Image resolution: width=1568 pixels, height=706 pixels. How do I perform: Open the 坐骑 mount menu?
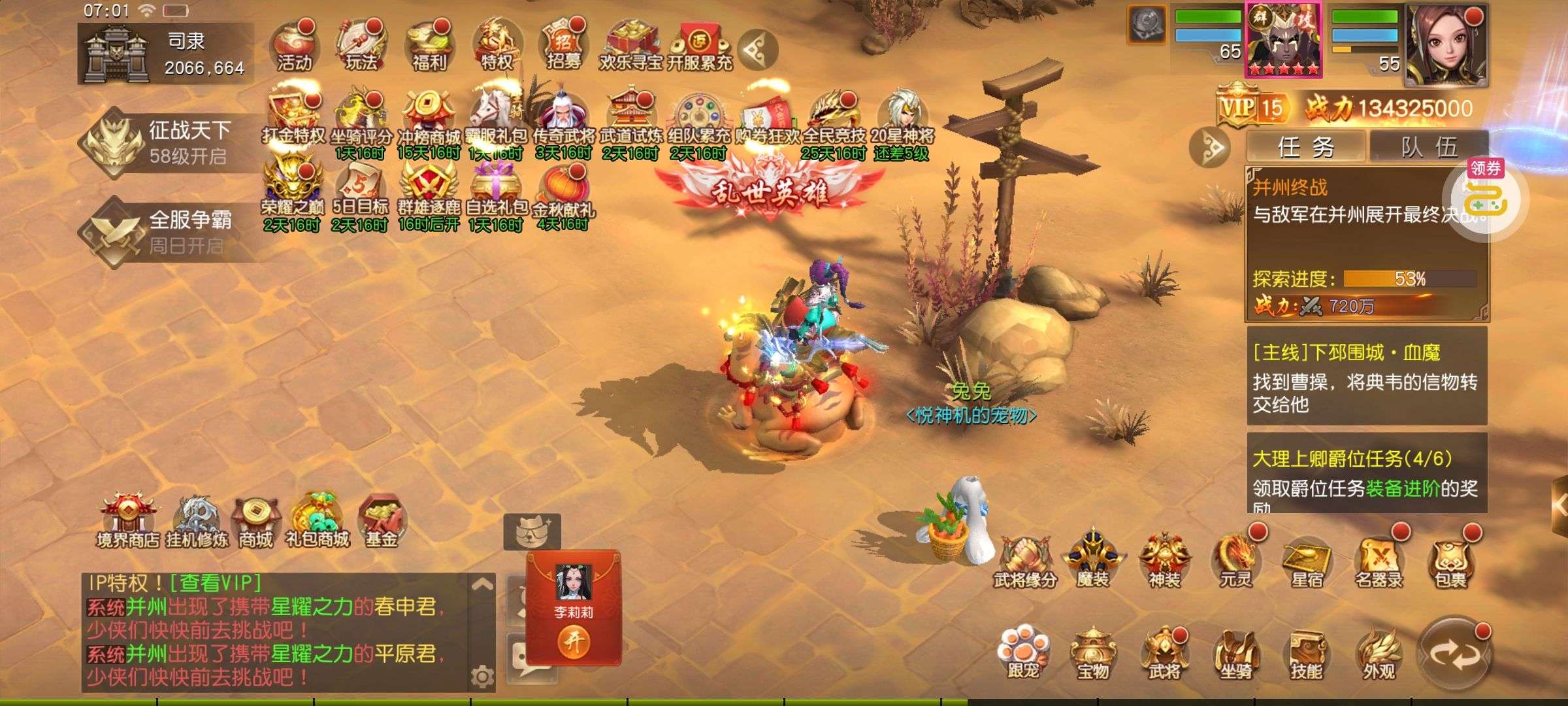[1236, 654]
